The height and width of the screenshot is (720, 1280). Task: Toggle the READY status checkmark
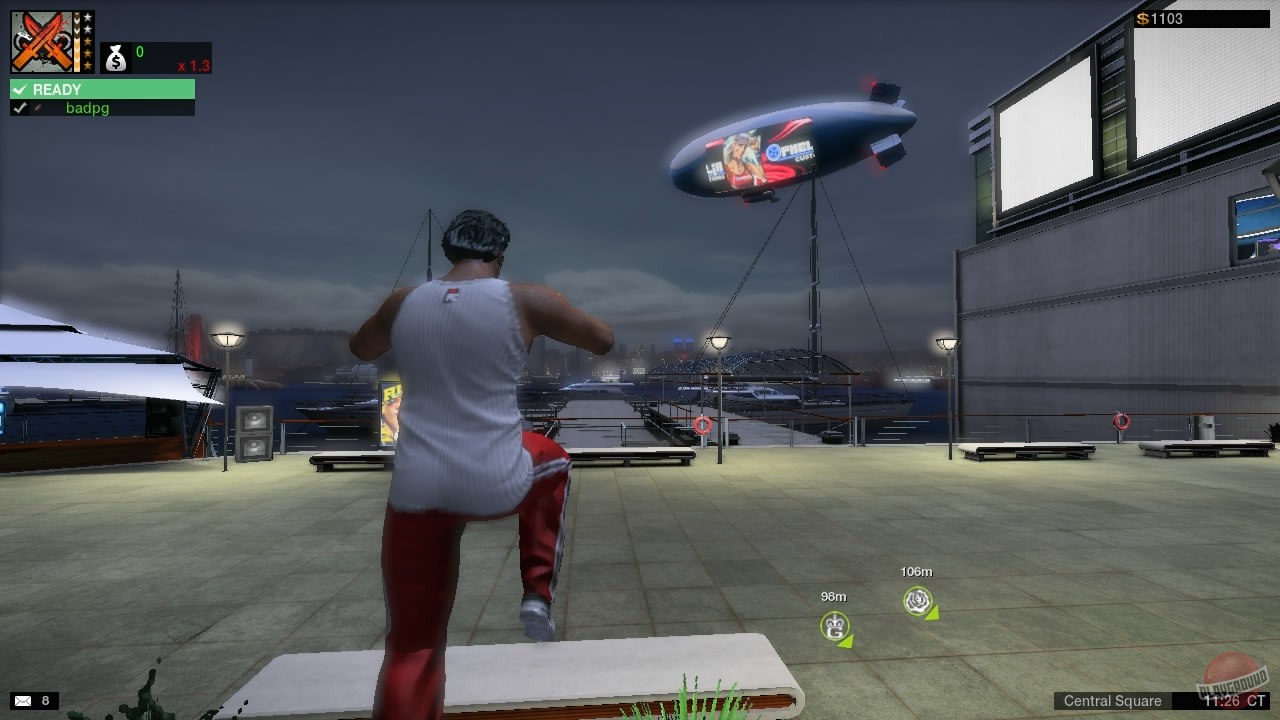point(20,89)
